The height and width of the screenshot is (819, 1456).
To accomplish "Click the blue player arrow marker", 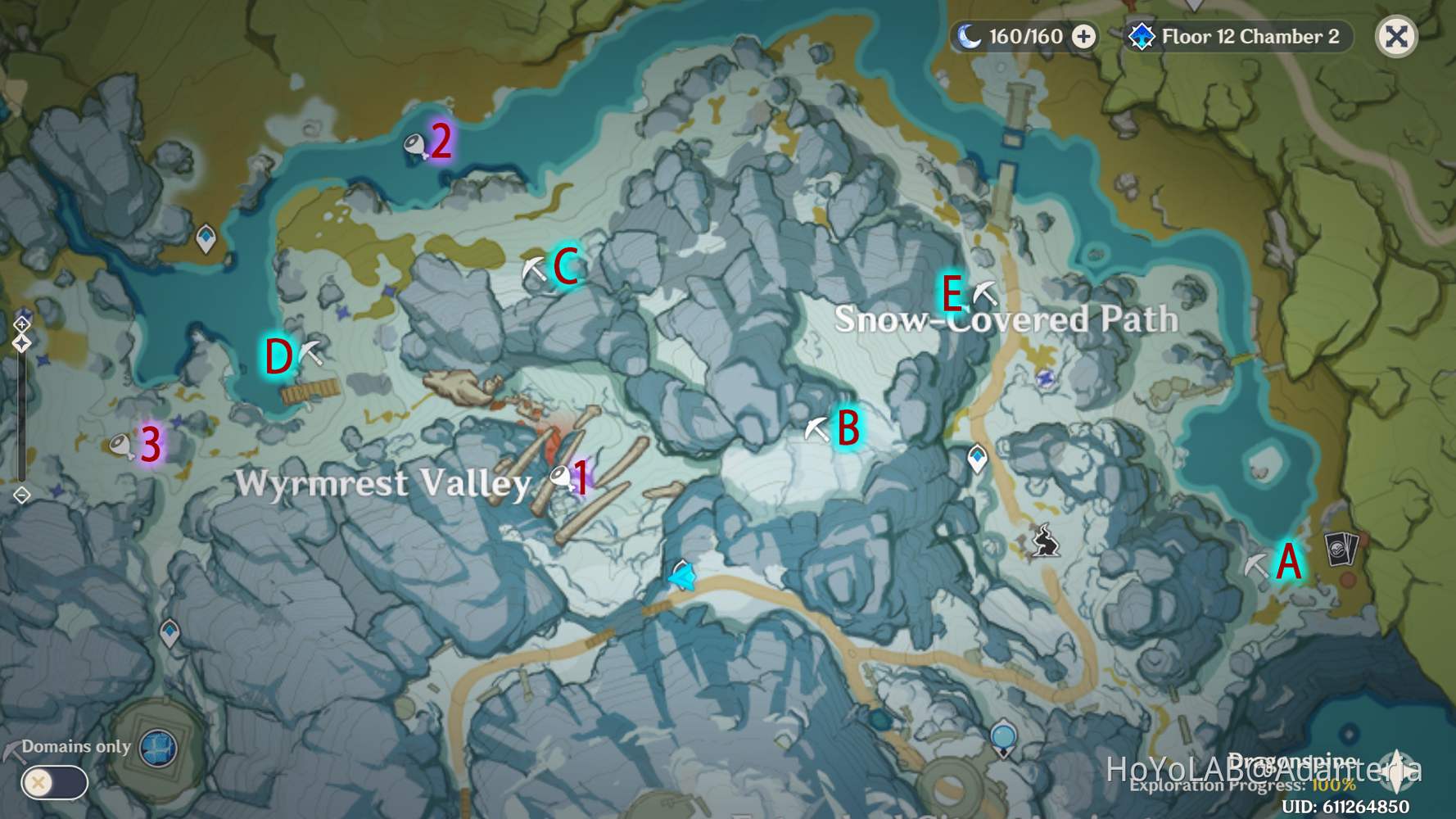I will tap(681, 577).
